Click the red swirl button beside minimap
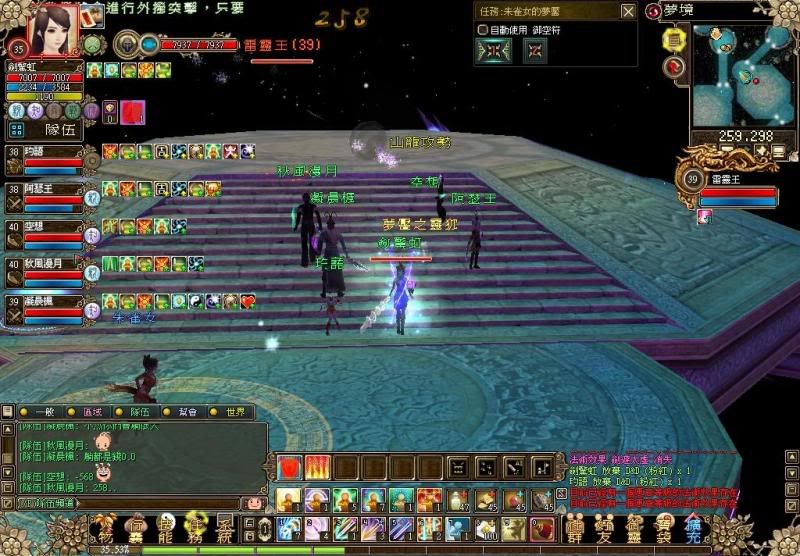The height and width of the screenshot is (556, 800). tap(676, 66)
